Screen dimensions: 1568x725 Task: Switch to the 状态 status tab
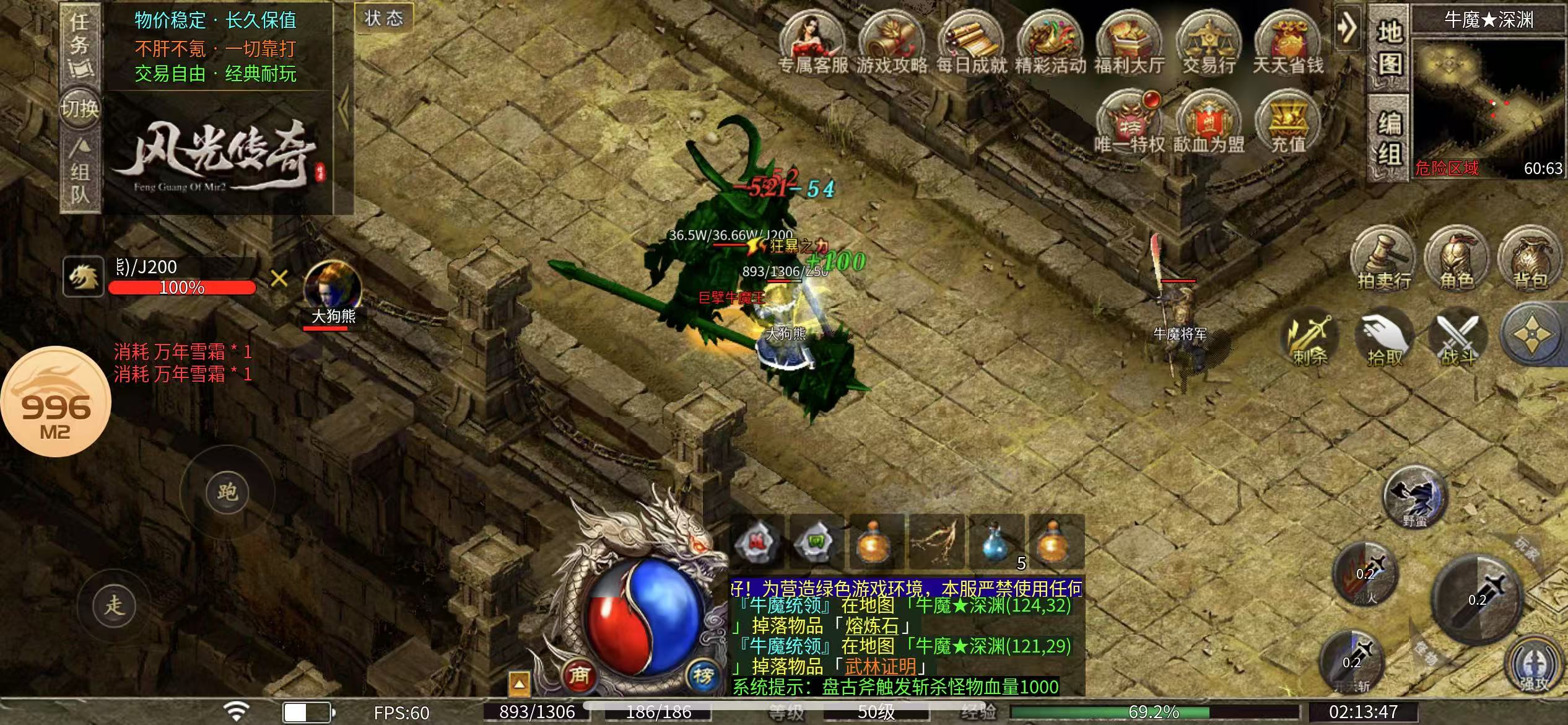383,18
